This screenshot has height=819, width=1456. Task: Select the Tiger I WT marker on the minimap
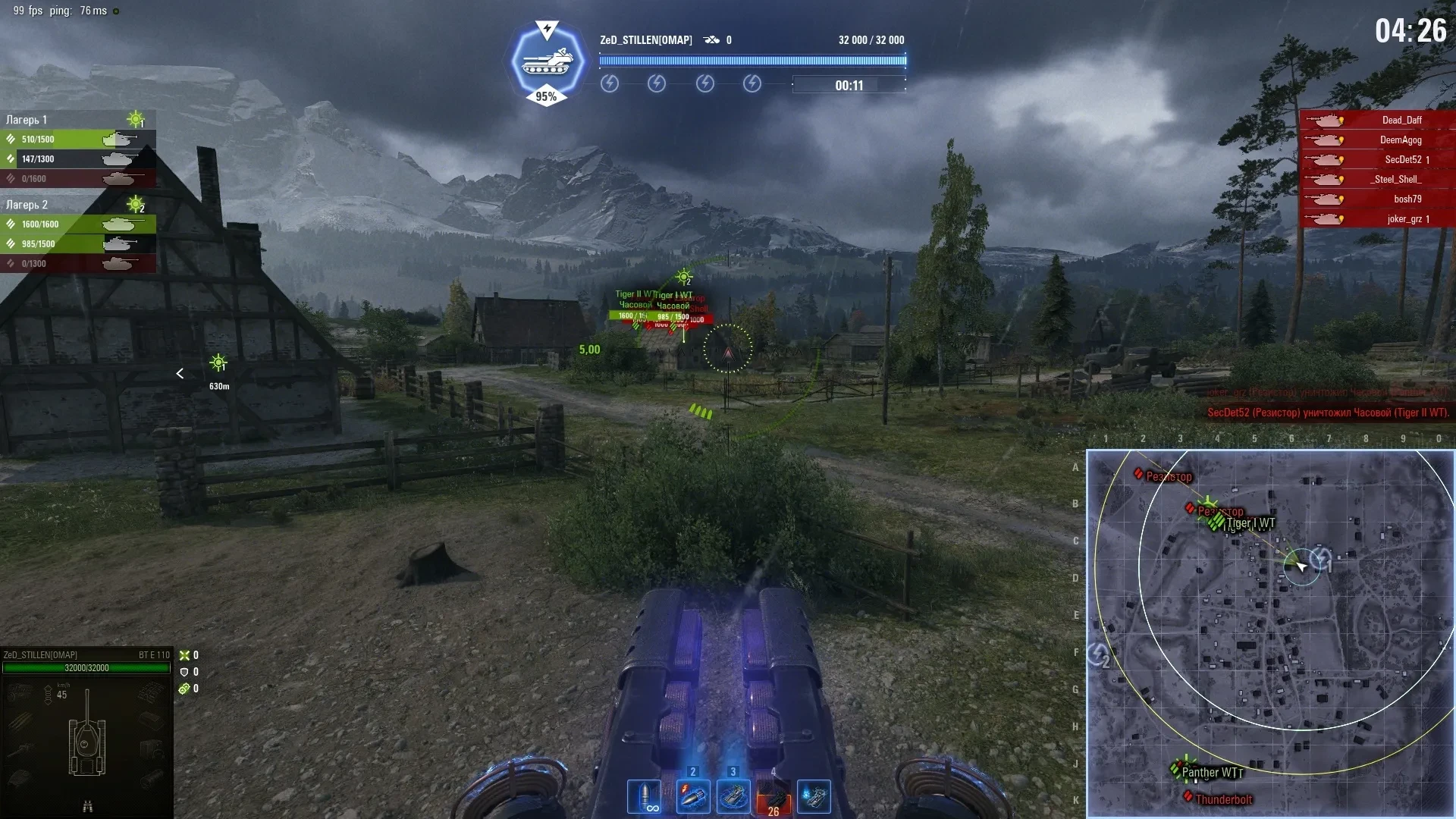[x=1250, y=523]
